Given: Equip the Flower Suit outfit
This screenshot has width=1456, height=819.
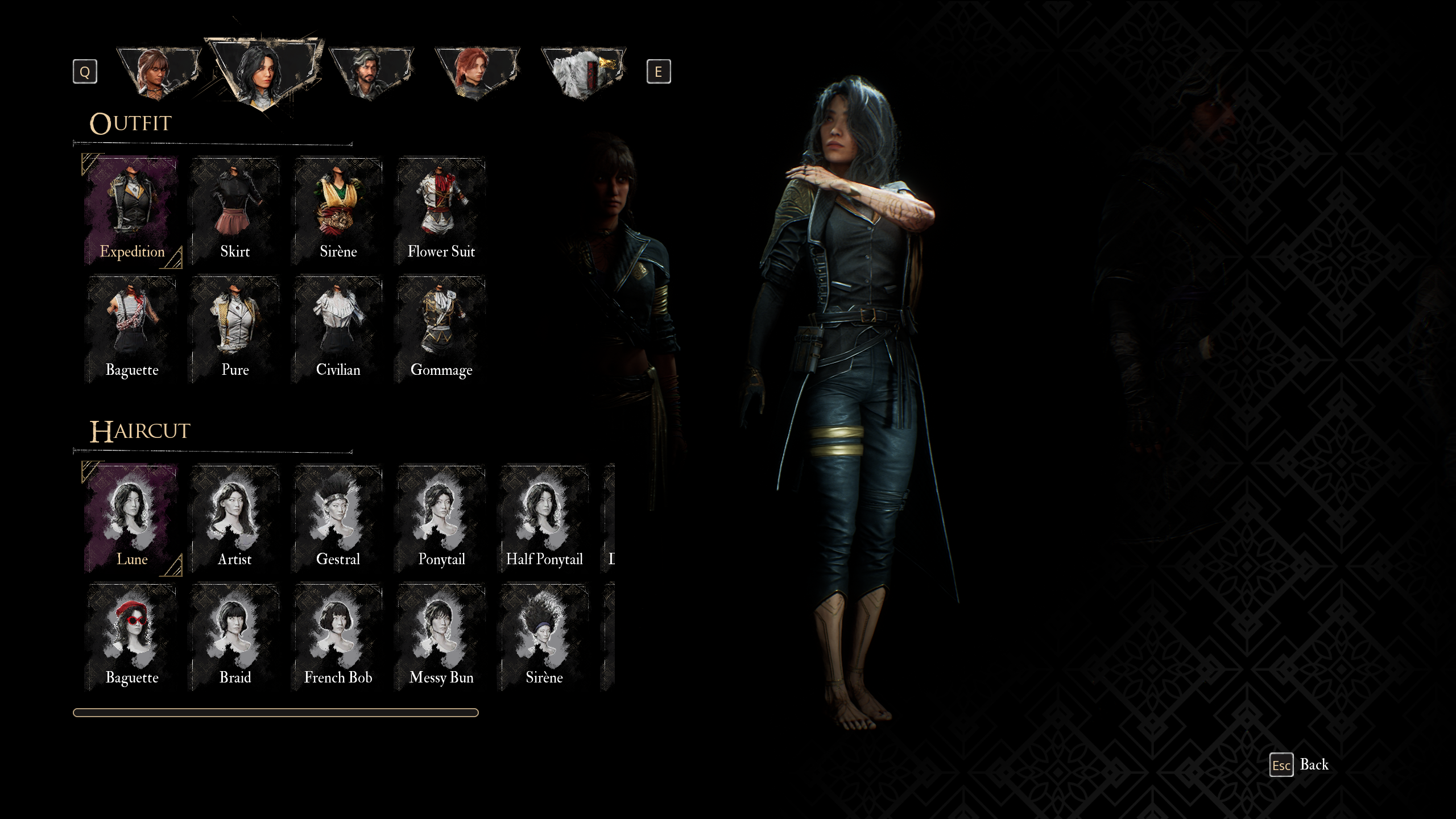Looking at the screenshot, I should (x=441, y=210).
